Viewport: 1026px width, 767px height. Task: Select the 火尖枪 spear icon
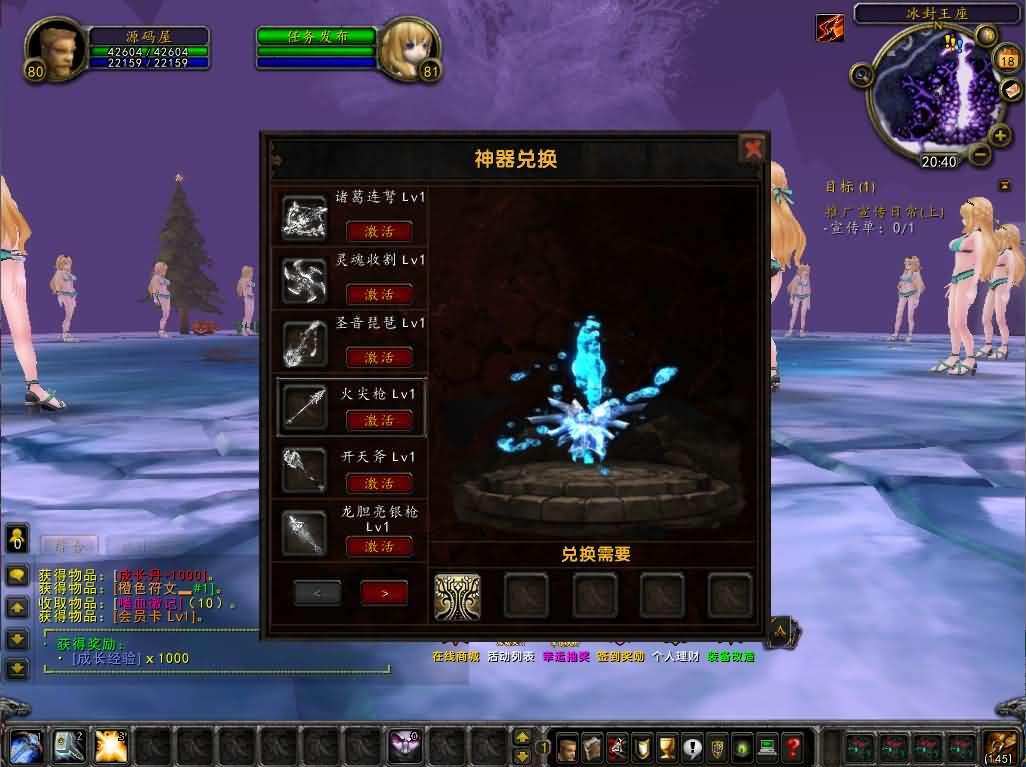coord(303,406)
